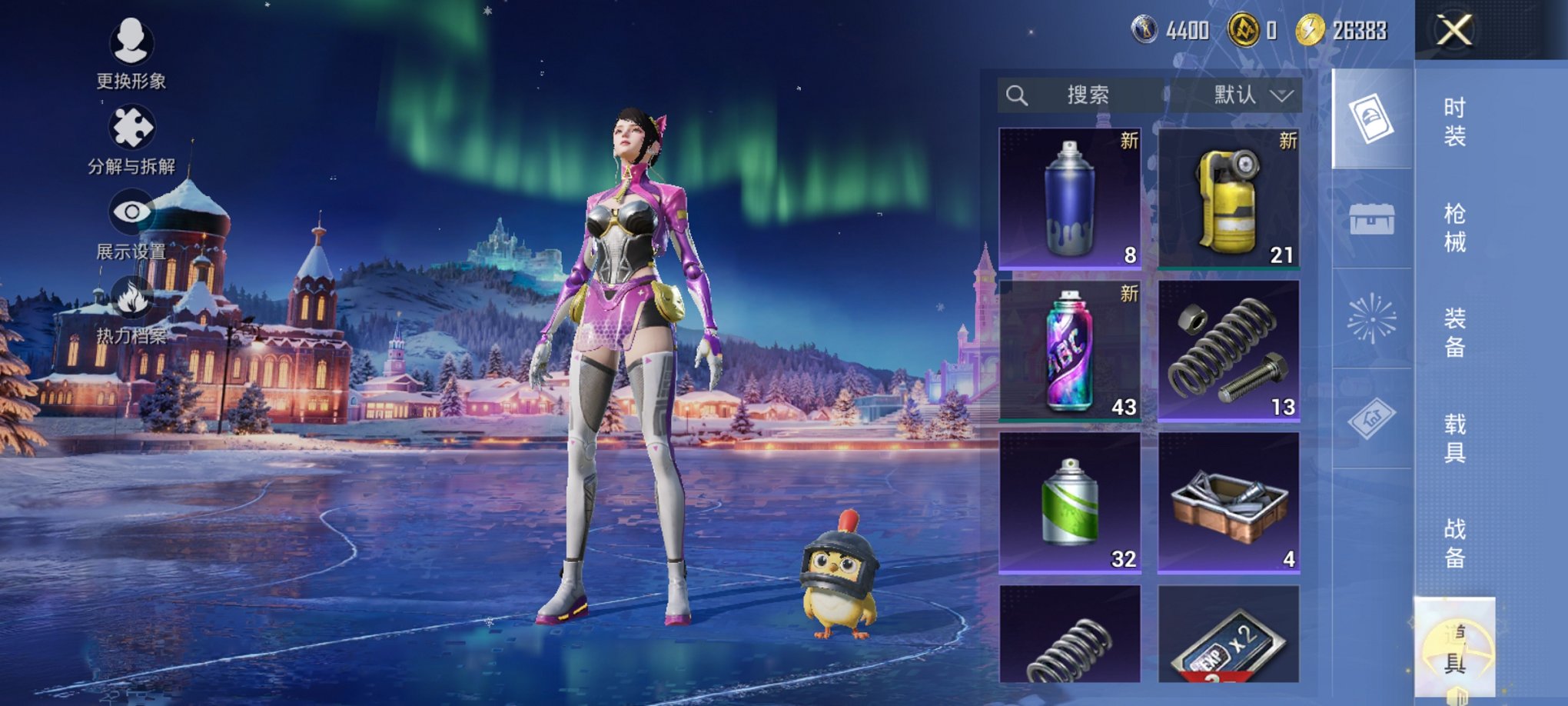Open the treasure chest sub-category

click(1372, 220)
